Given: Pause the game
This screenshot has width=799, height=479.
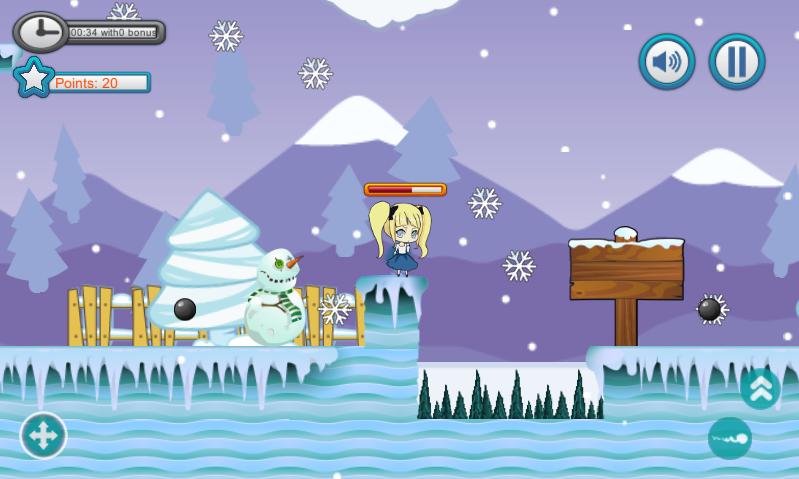Looking at the screenshot, I should tap(737, 62).
